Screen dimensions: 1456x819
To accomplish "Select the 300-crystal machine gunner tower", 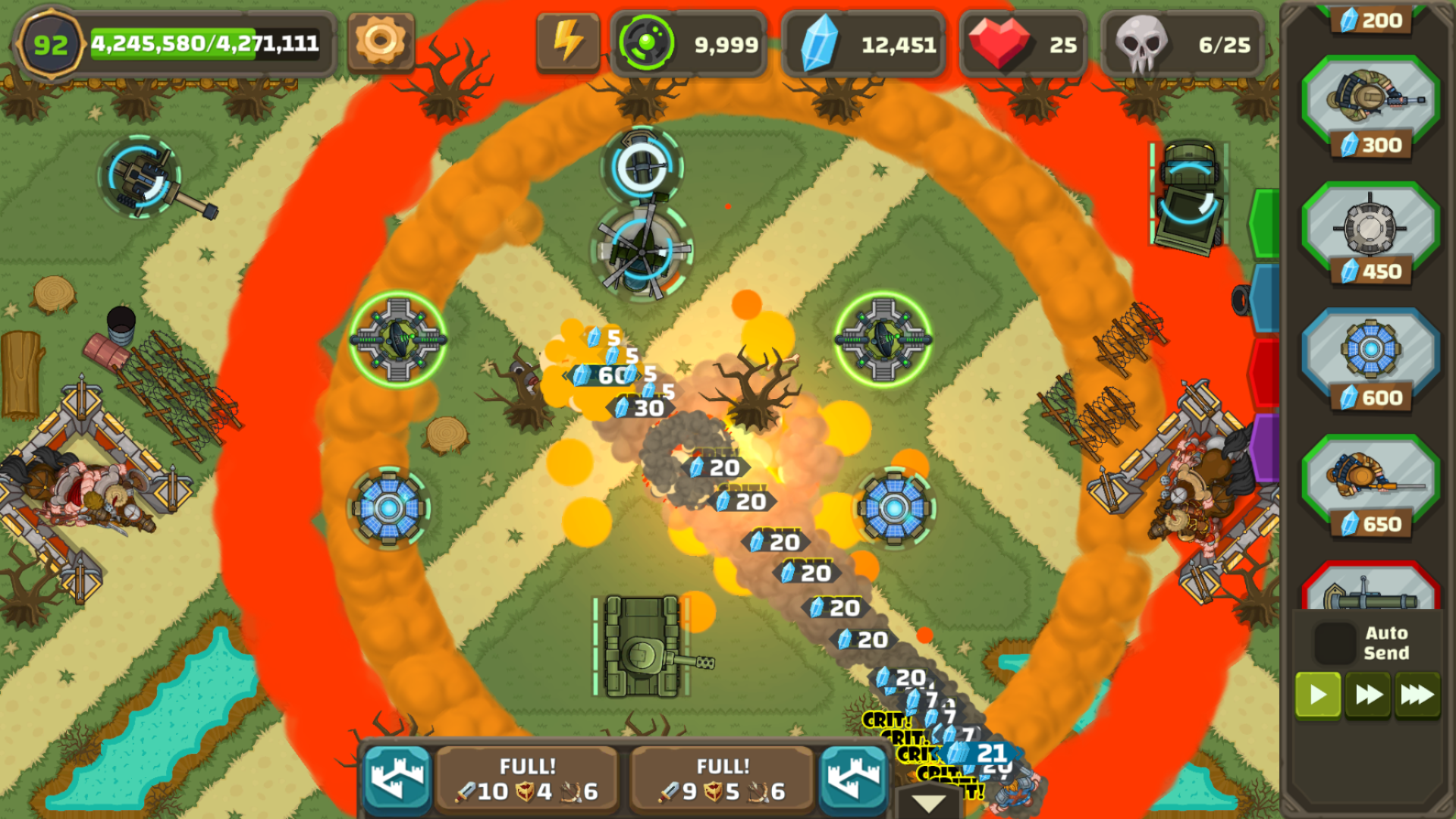I will [x=1370, y=102].
